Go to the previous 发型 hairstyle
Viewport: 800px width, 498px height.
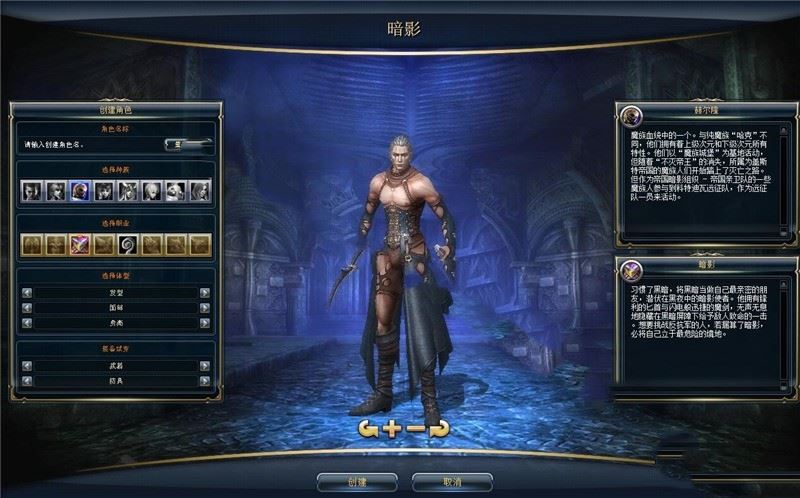tap(27, 294)
